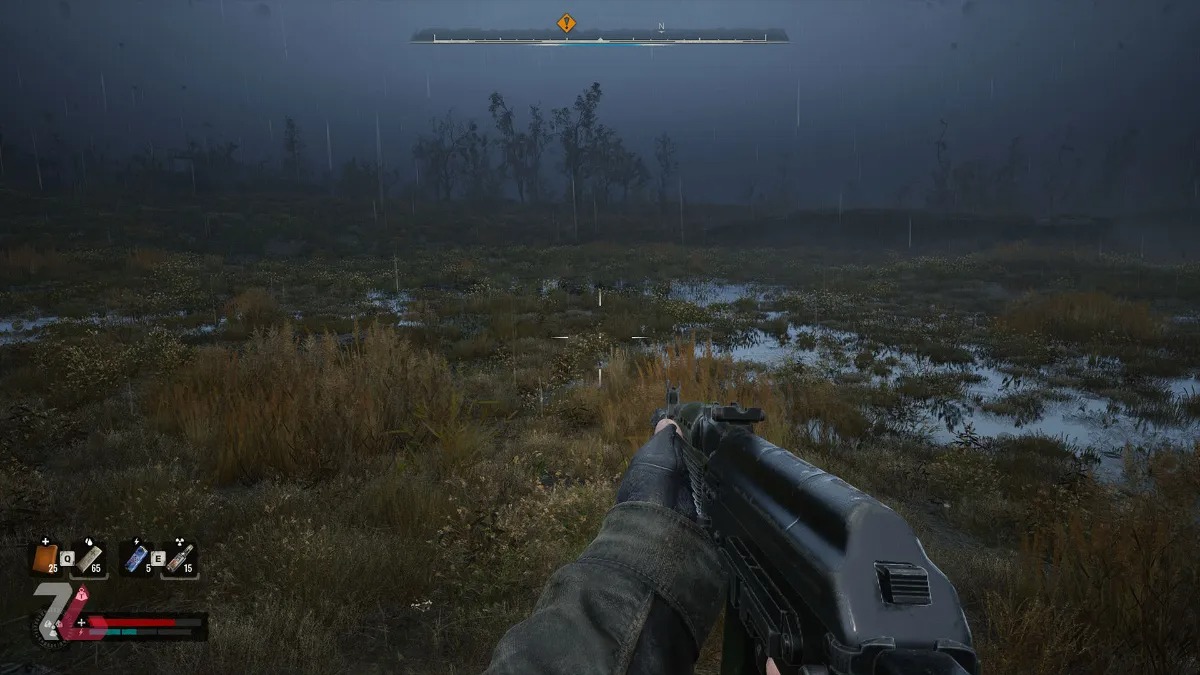
Task: Use the medkit quick slot with 65
Action: tap(89, 558)
